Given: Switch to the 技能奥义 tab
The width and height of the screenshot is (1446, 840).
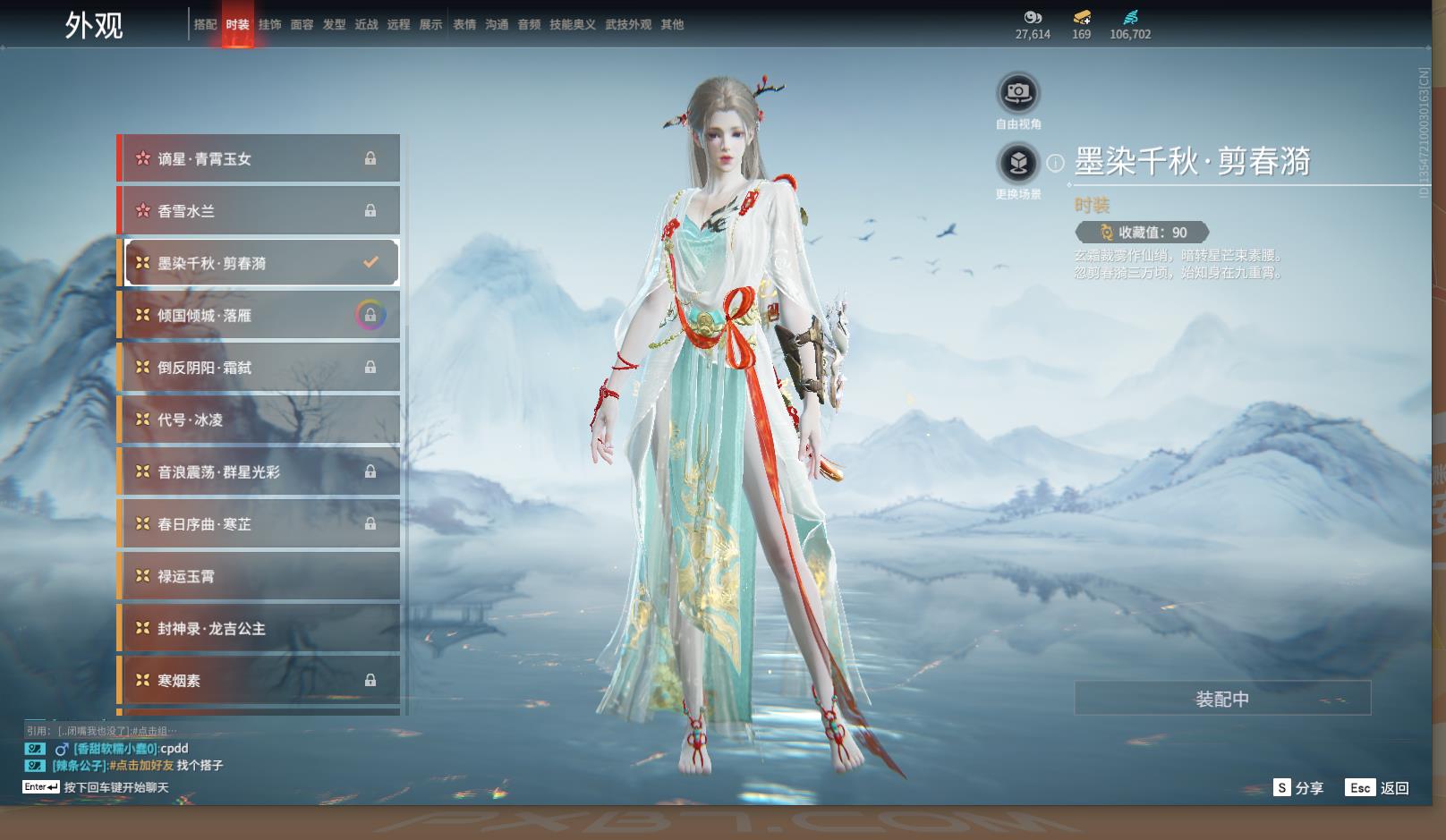Looking at the screenshot, I should click(572, 25).
